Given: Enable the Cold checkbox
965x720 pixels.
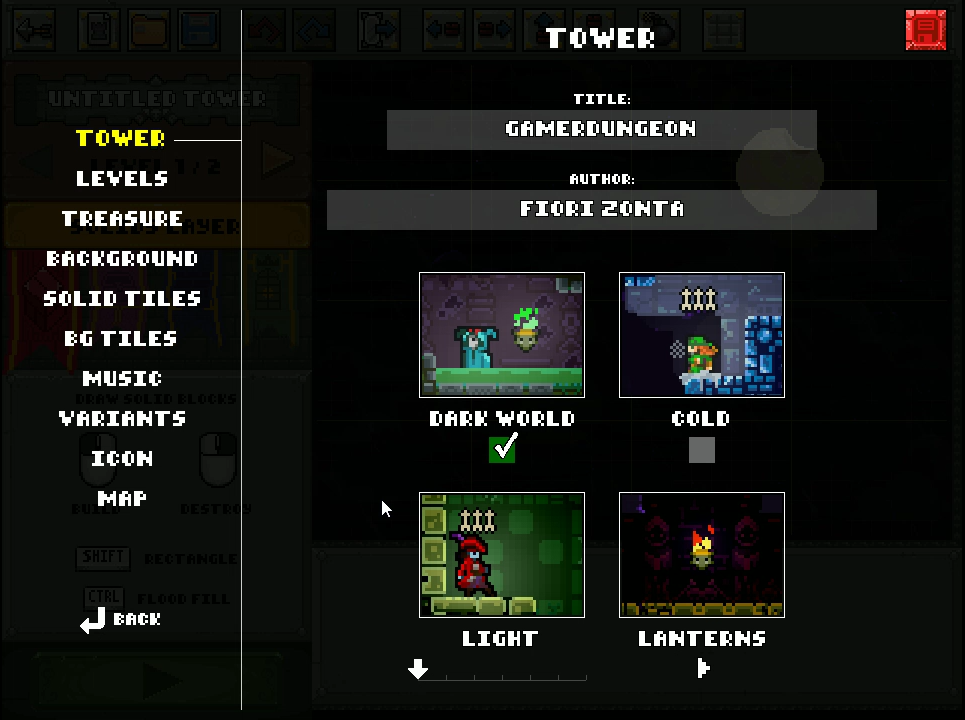Looking at the screenshot, I should tap(702, 451).
